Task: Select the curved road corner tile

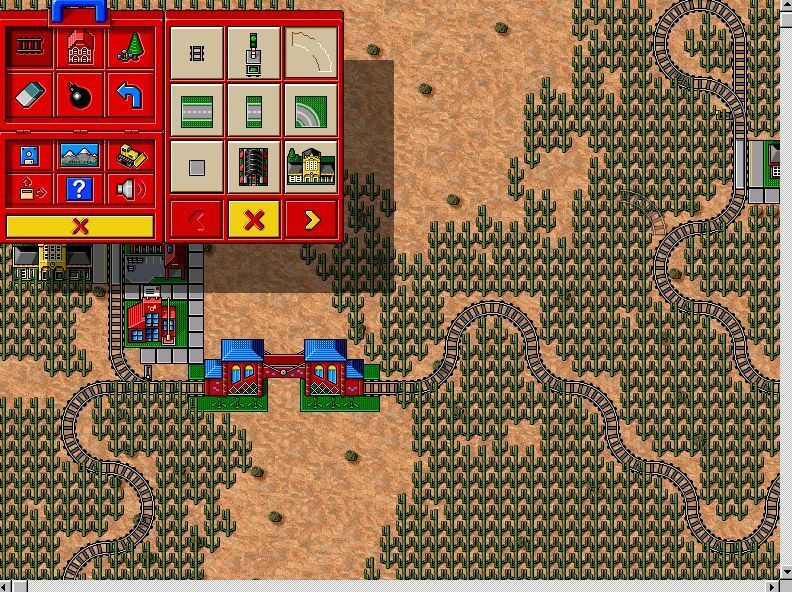Action: point(311,109)
